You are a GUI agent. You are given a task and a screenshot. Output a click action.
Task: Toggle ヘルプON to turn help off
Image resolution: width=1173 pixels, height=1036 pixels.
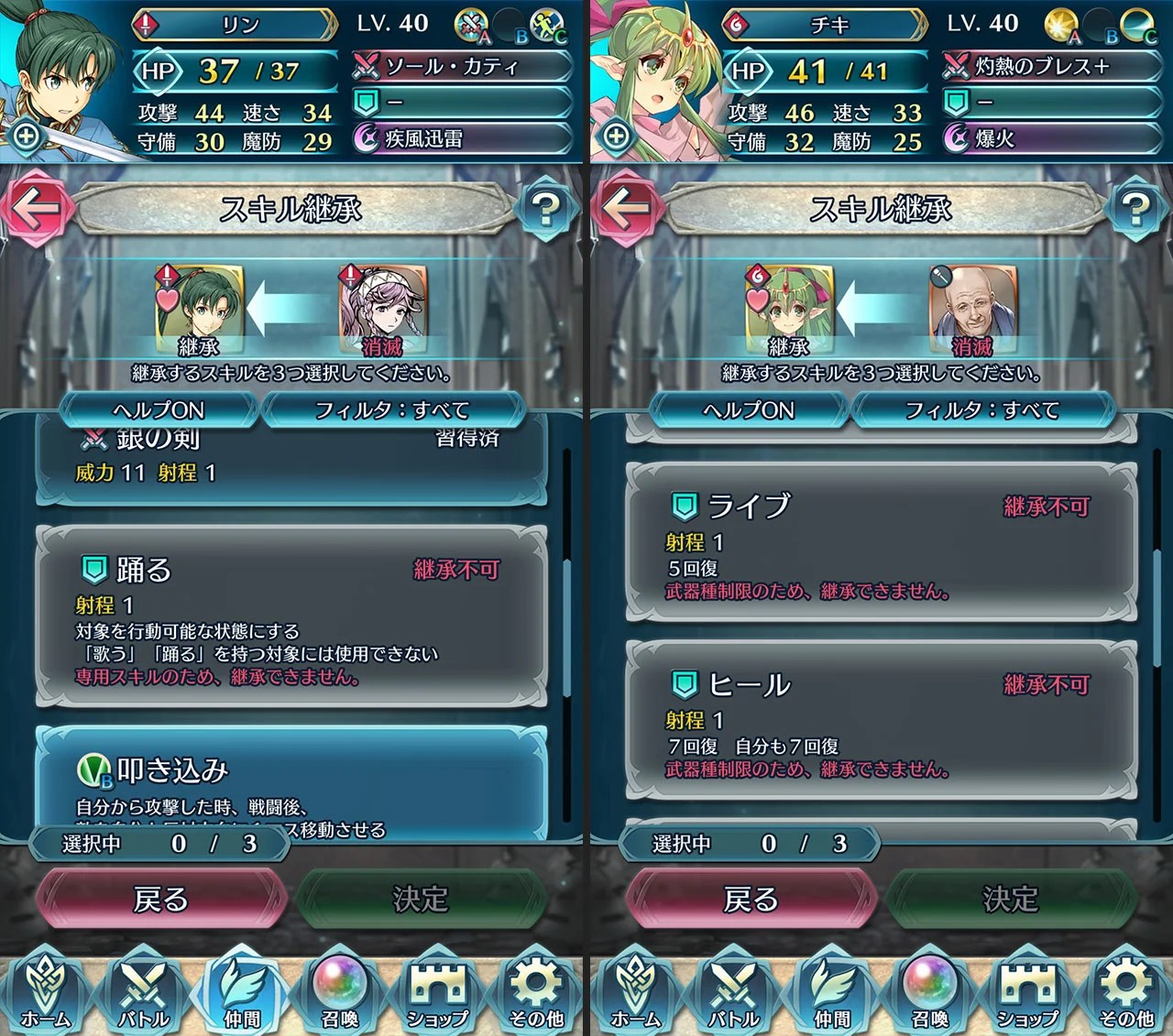click(x=159, y=409)
